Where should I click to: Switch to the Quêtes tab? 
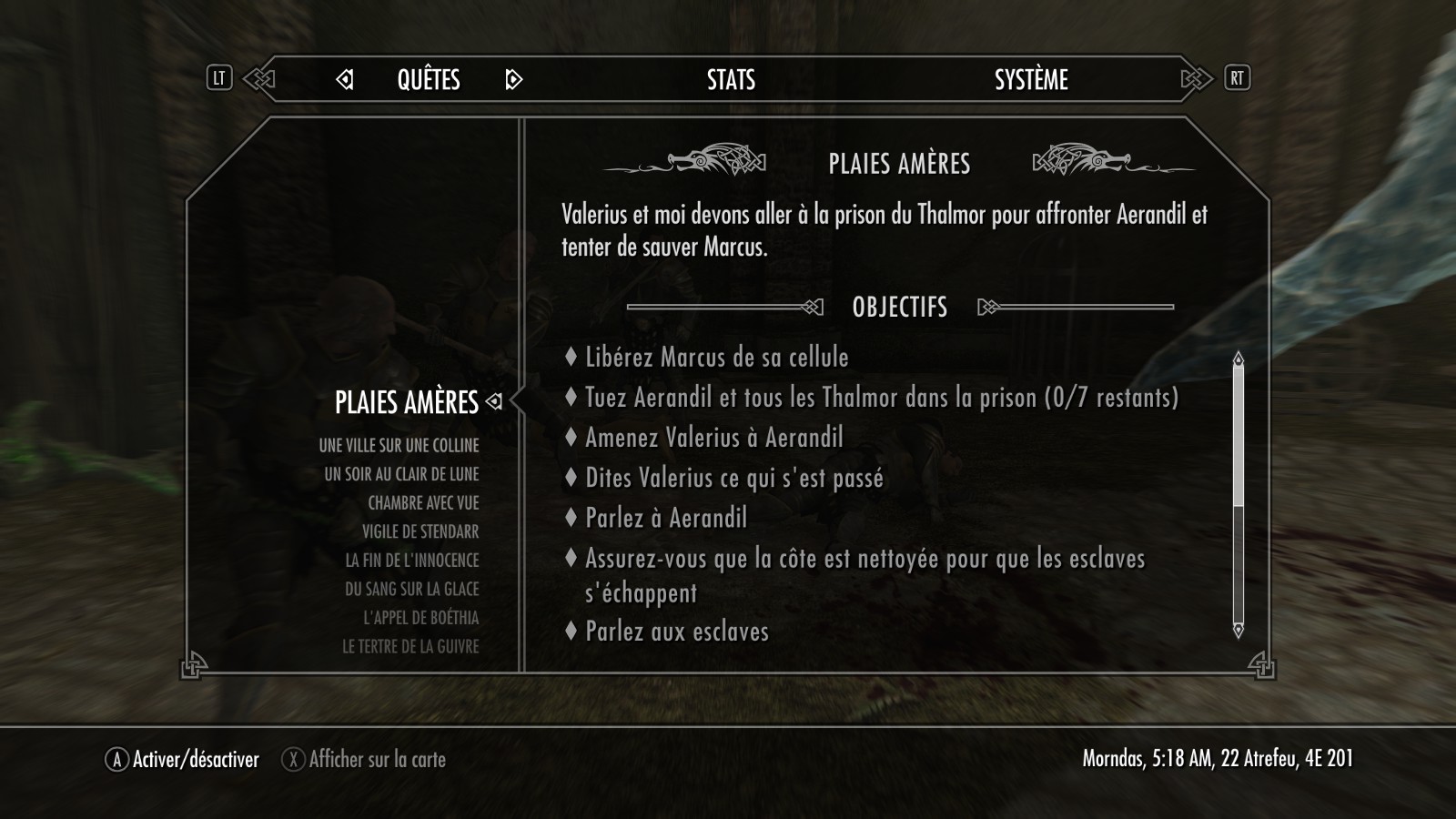tap(429, 80)
